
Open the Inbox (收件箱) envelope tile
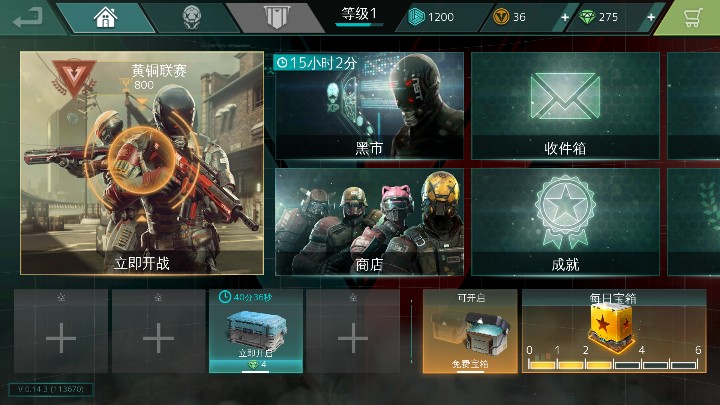pos(564,104)
